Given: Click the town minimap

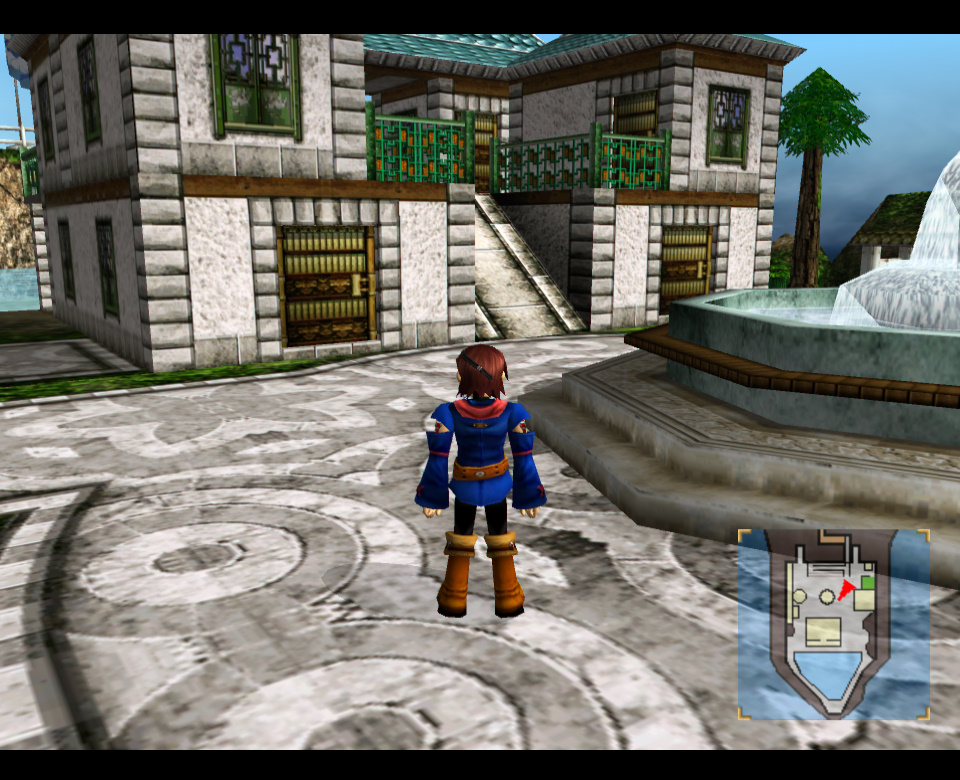Looking at the screenshot, I should pyautogui.click(x=833, y=624).
